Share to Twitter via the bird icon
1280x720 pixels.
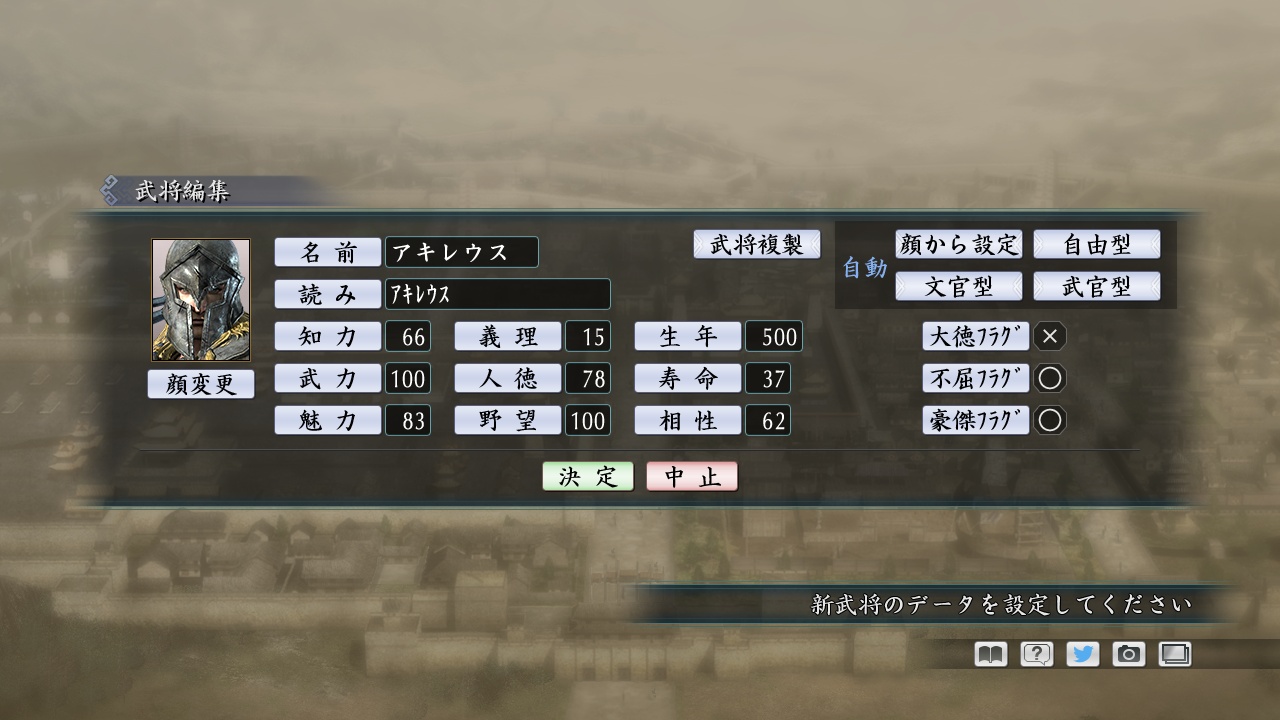1081,653
